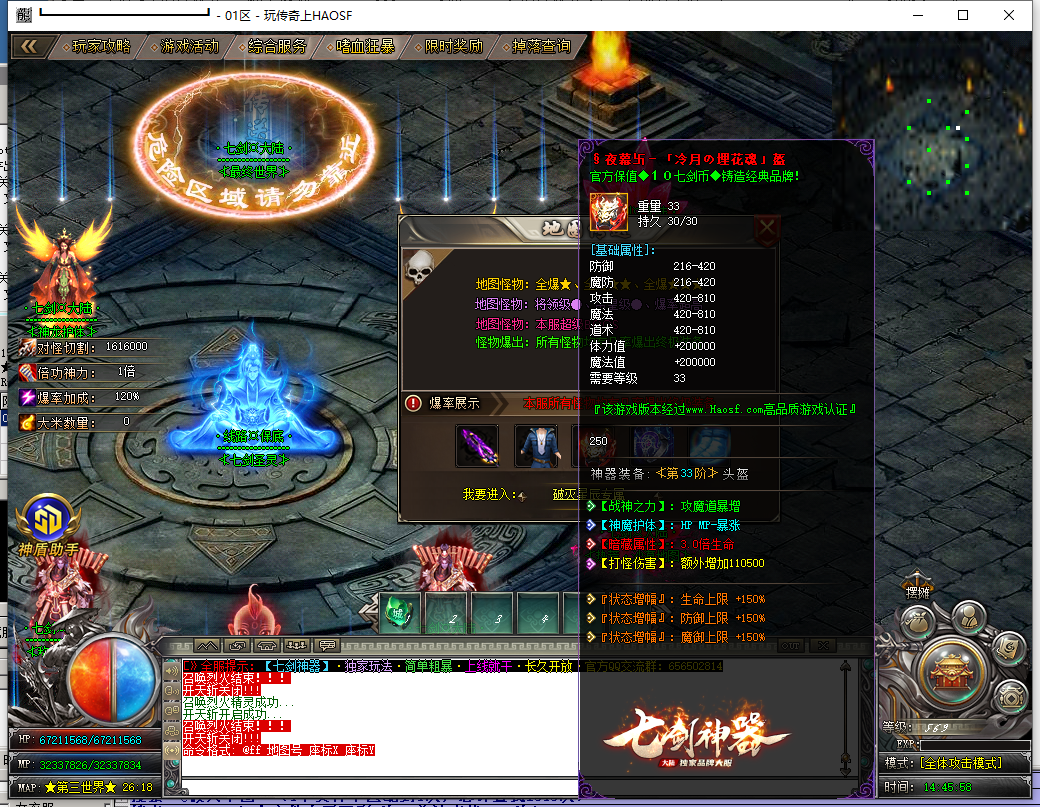Open the 玩家攻略 player guide menu
The width and height of the screenshot is (1040, 807).
tap(102, 46)
